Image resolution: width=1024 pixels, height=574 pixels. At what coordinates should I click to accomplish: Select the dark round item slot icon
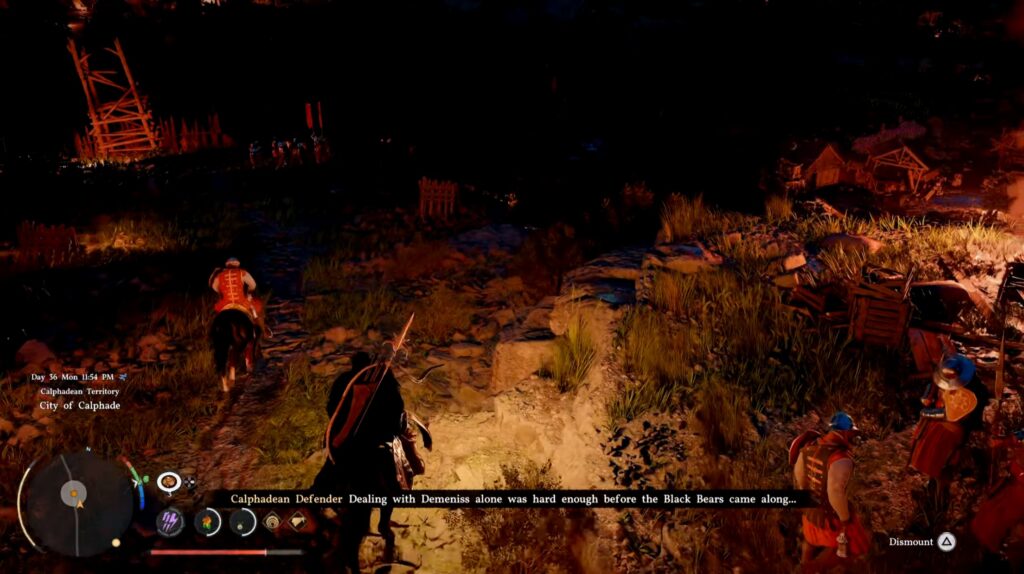243,522
